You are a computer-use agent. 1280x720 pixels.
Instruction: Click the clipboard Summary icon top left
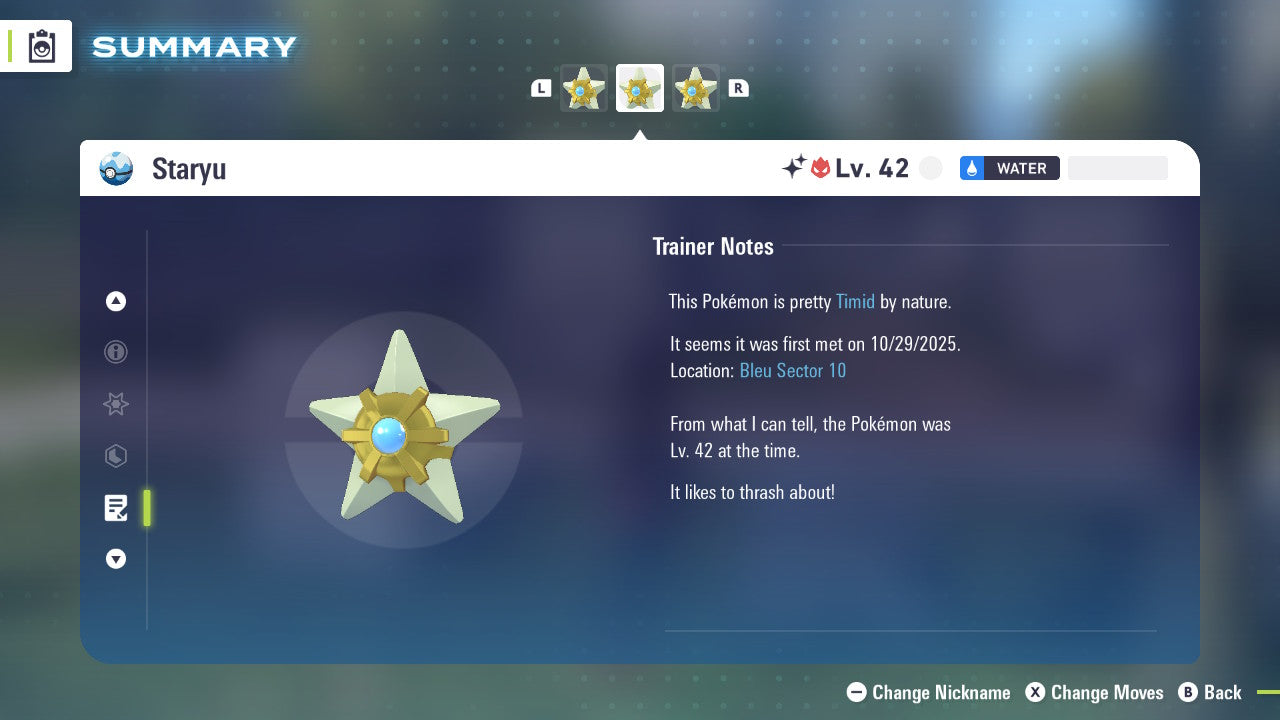(40, 46)
